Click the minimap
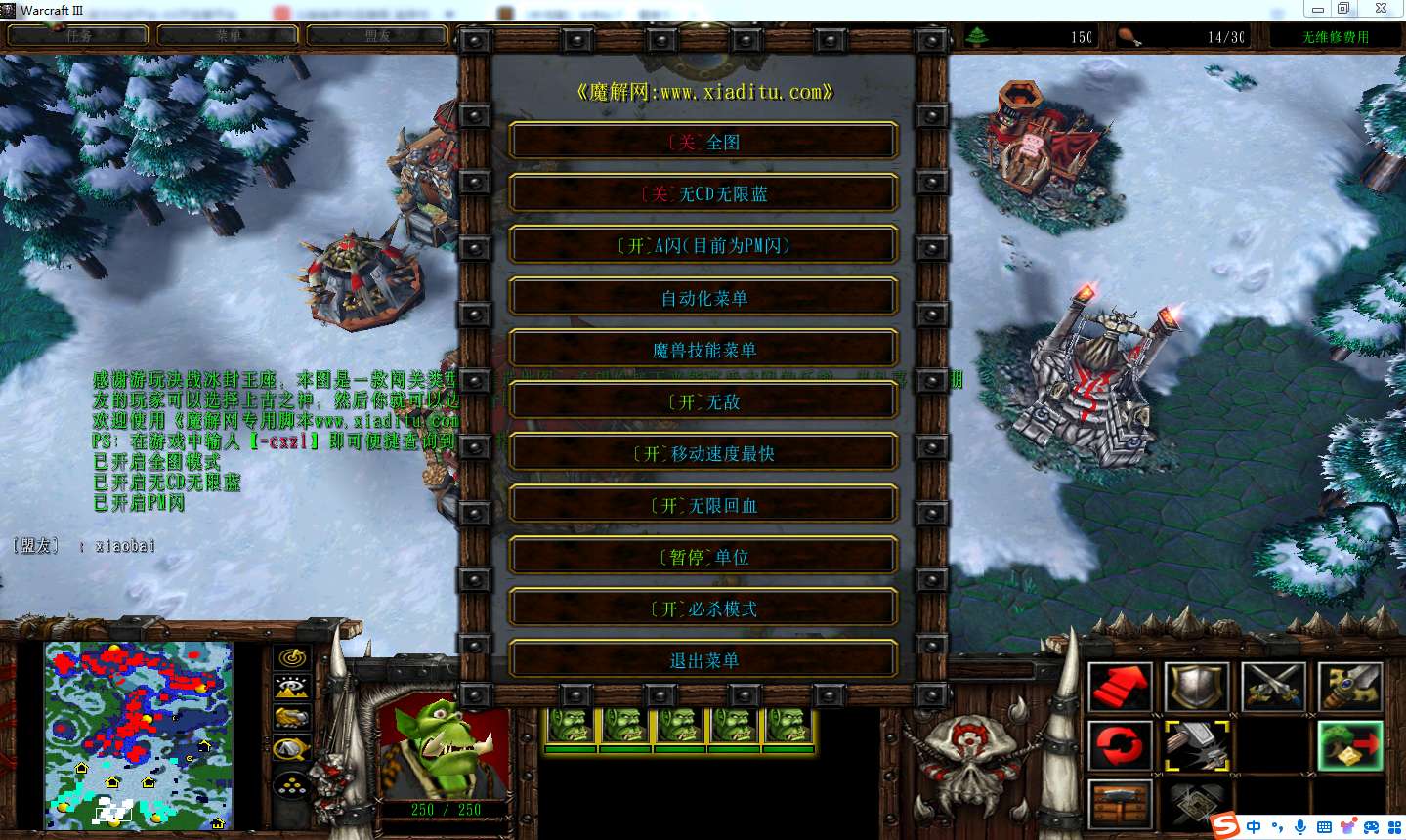The width and height of the screenshot is (1406, 840). tap(139, 735)
